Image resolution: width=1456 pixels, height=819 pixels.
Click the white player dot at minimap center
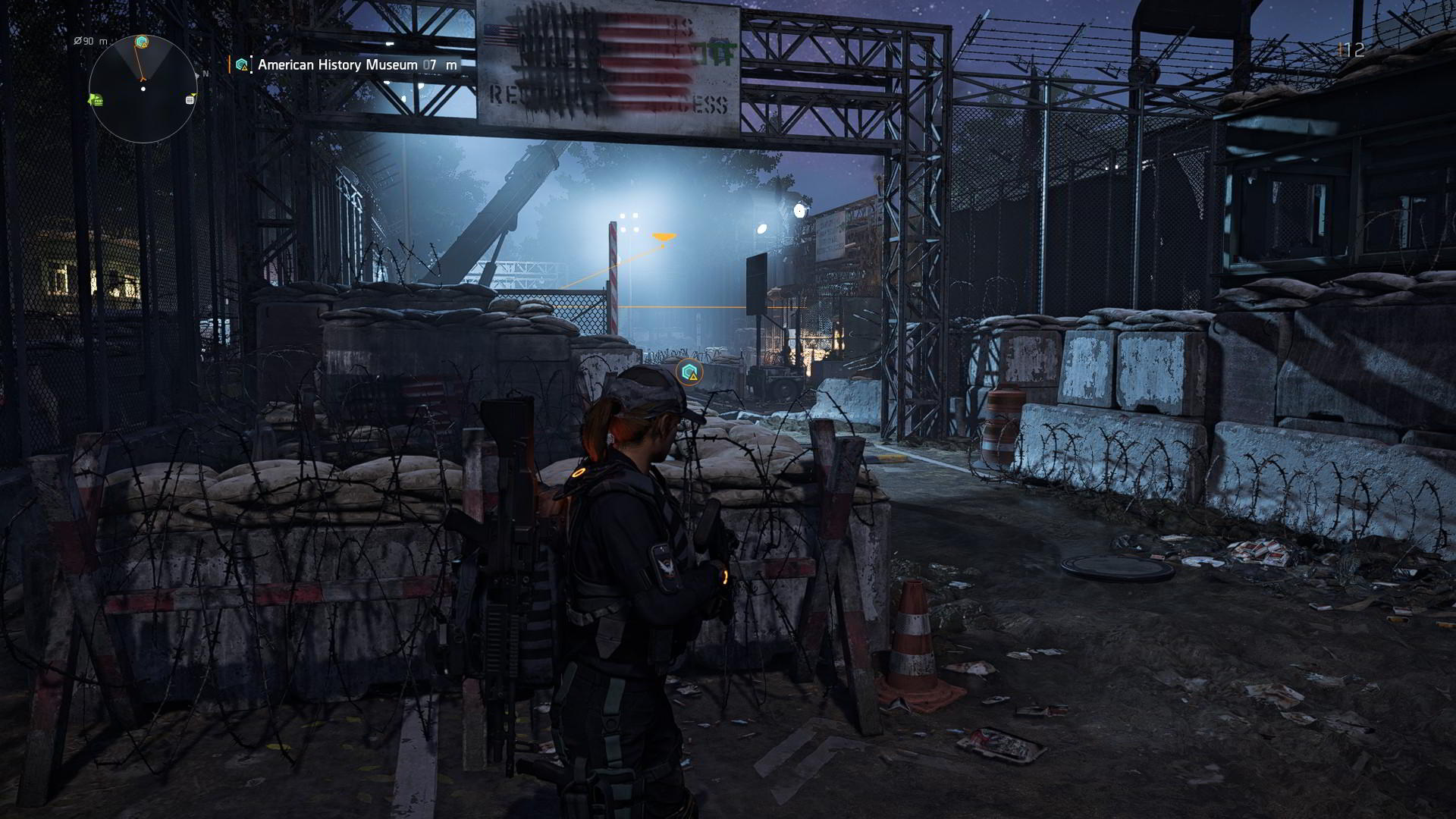(143, 89)
